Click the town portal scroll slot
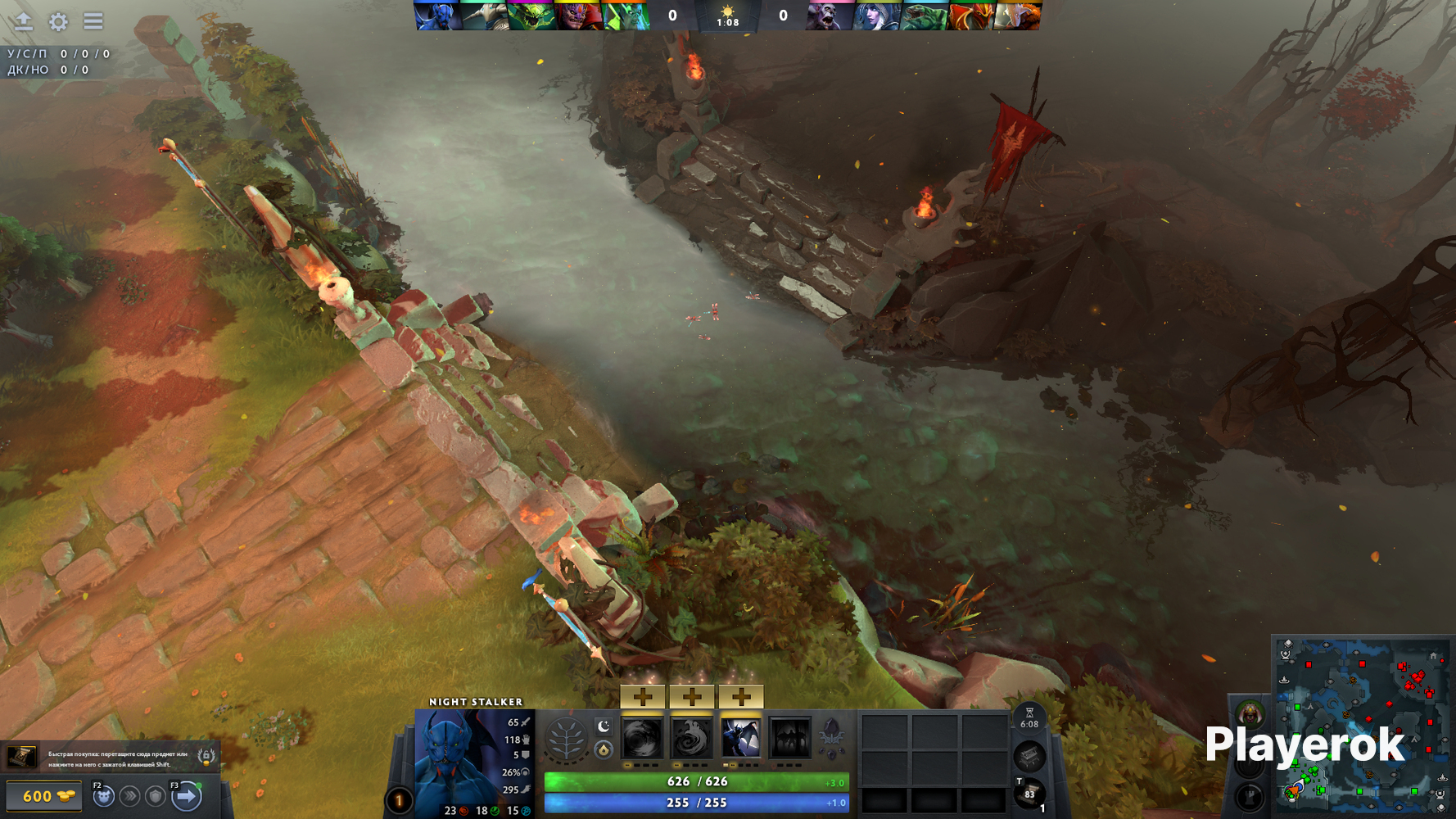The image size is (1456, 819). tap(1029, 793)
